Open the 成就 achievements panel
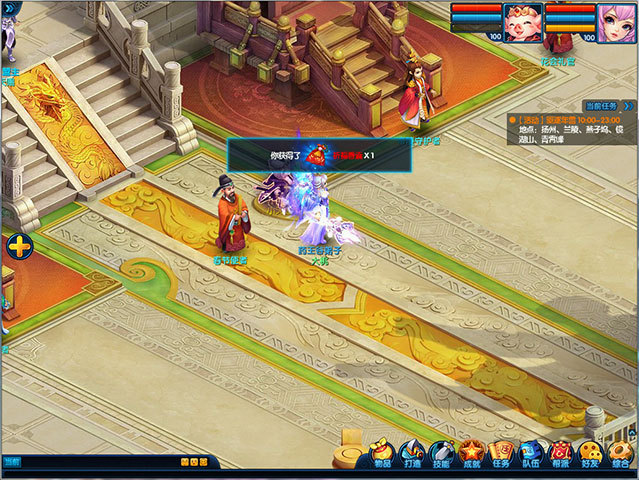The width and height of the screenshot is (639, 480). coord(472,453)
